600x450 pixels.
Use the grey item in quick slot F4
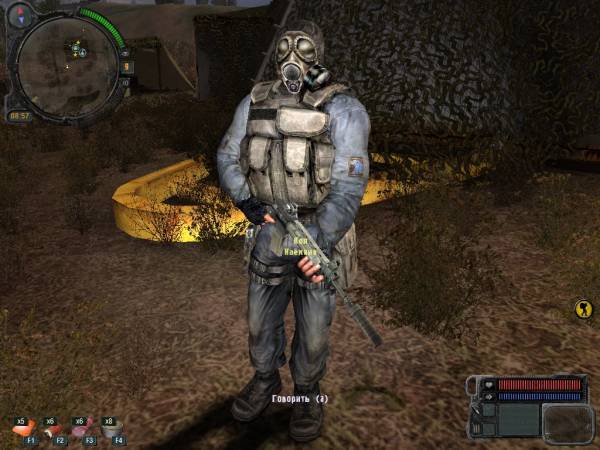click(x=111, y=430)
